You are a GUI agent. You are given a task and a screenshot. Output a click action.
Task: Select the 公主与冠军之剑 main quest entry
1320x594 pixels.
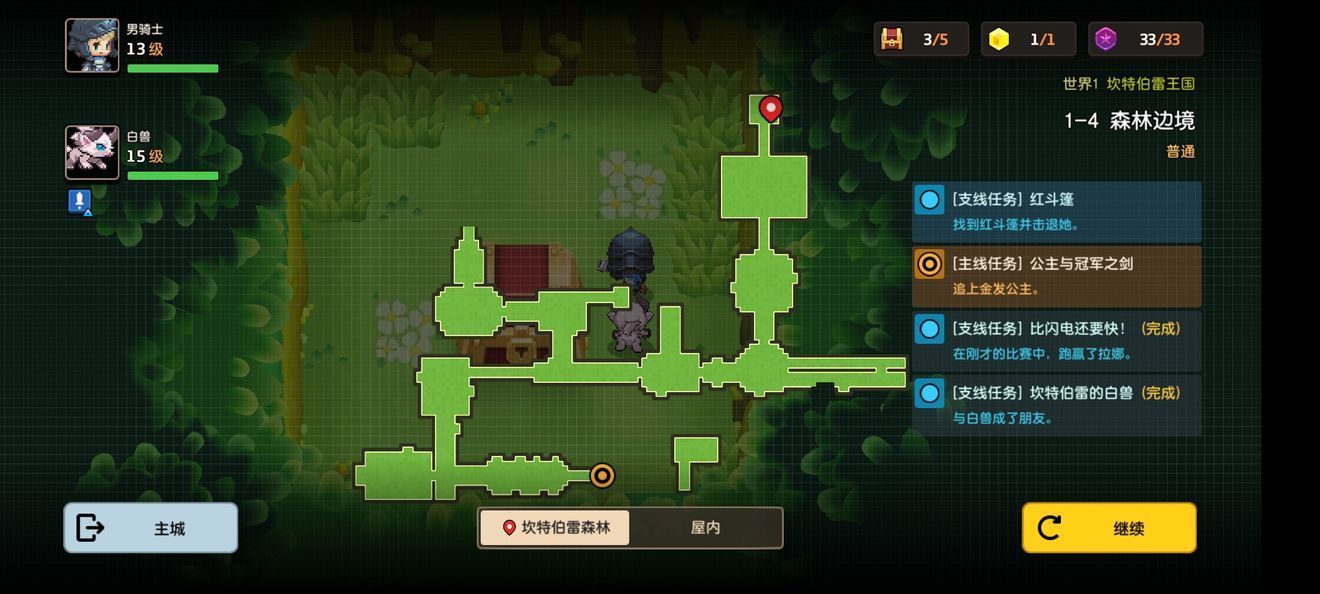tap(1056, 276)
